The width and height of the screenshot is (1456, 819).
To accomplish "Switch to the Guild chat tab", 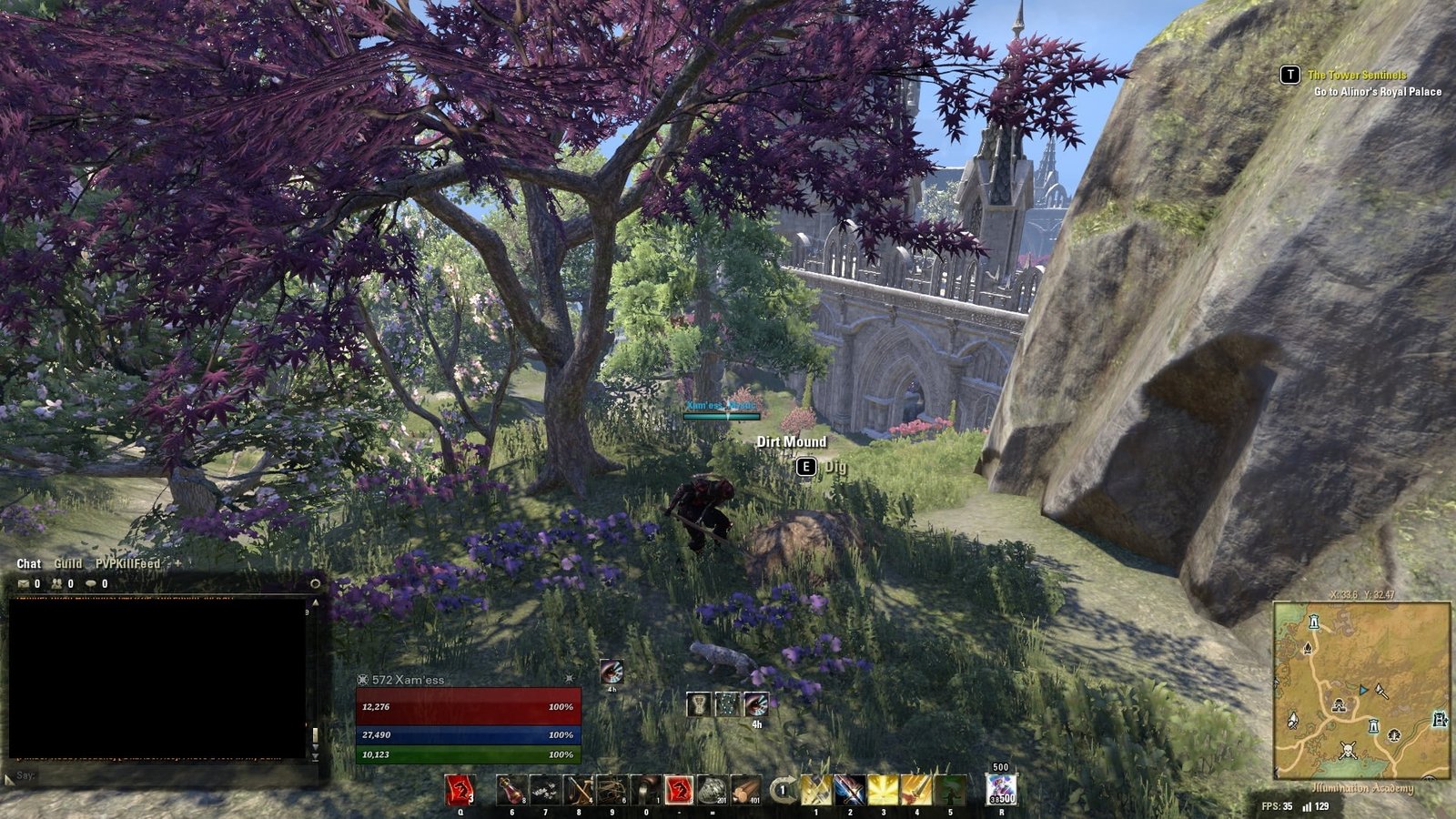I will [68, 564].
